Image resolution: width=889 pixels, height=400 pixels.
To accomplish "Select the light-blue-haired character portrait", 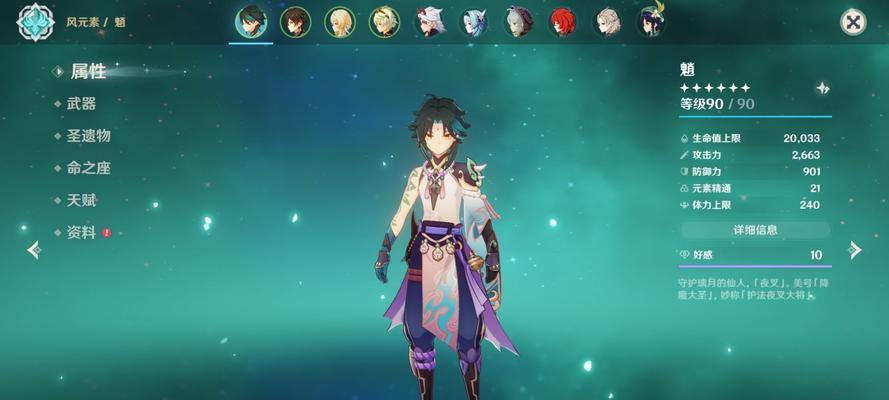I will [x=473, y=22].
